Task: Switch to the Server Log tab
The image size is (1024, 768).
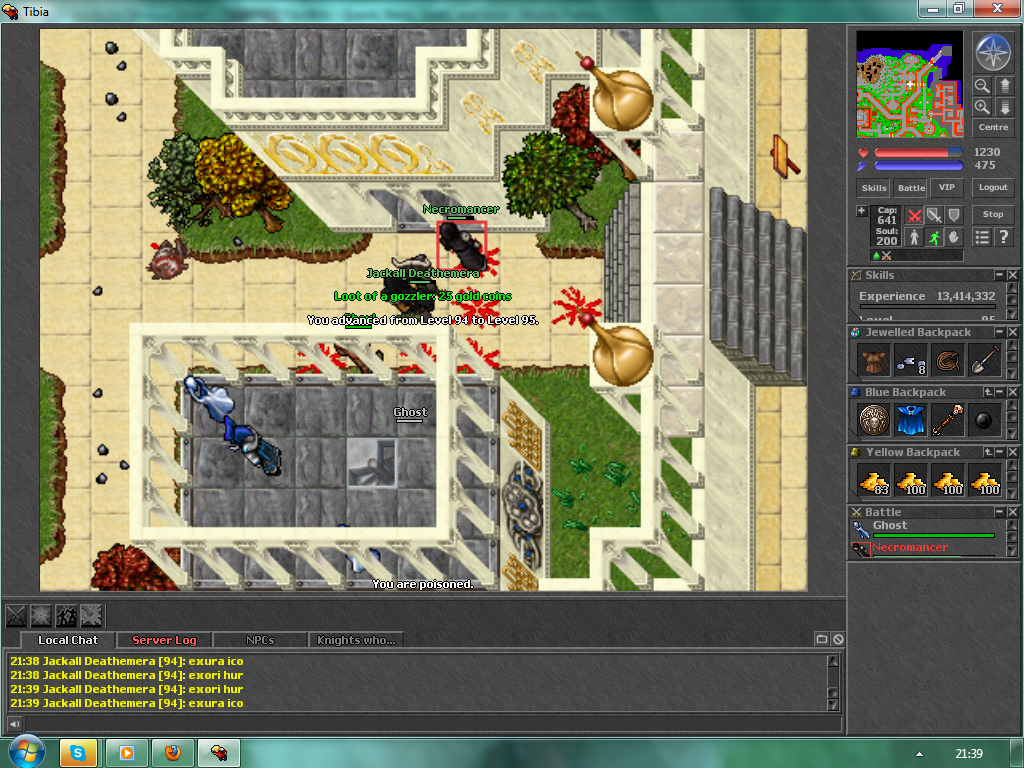Action: [x=164, y=640]
